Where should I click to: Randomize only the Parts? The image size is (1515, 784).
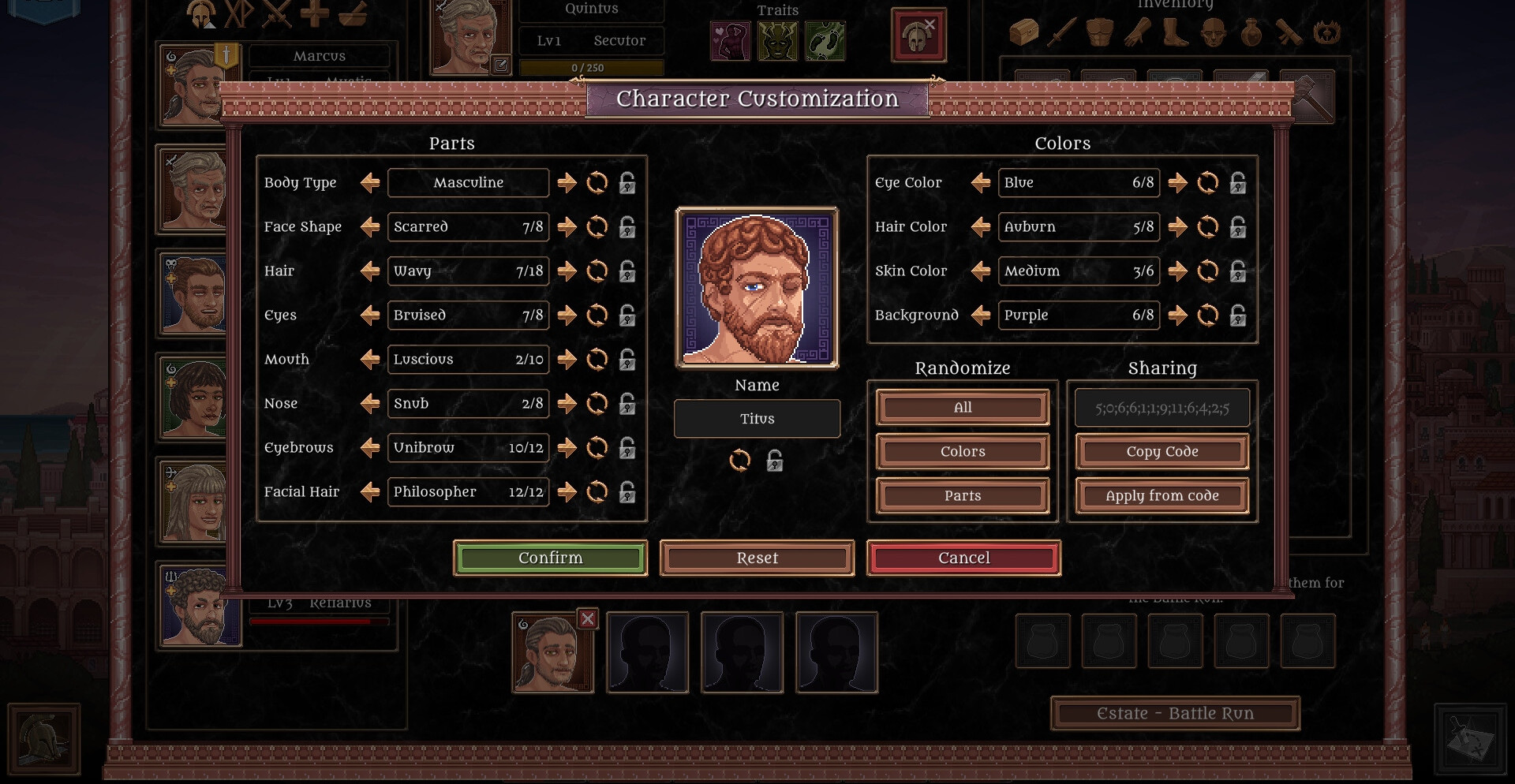coord(962,496)
